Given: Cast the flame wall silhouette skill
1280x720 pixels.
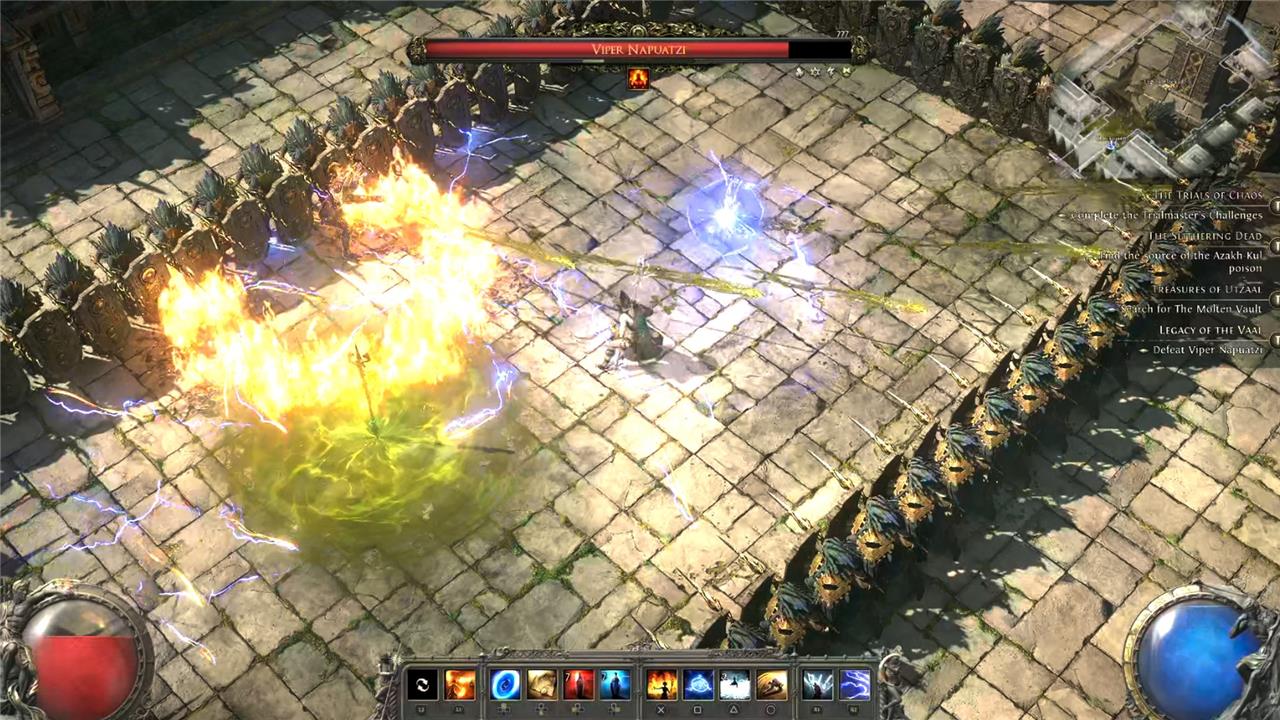Looking at the screenshot, I should [661, 685].
